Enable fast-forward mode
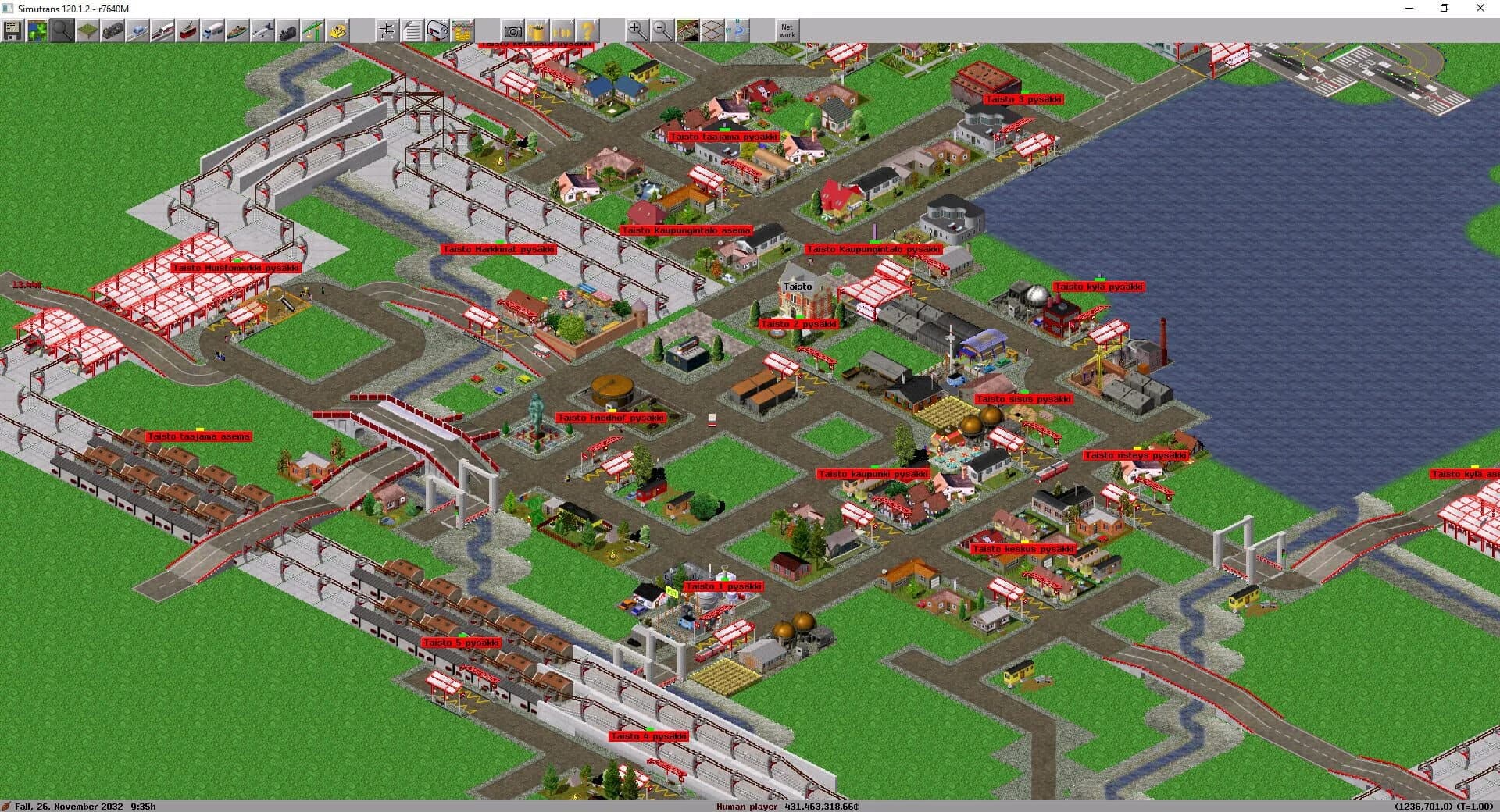Screen dimensions: 1500x812 [561, 31]
